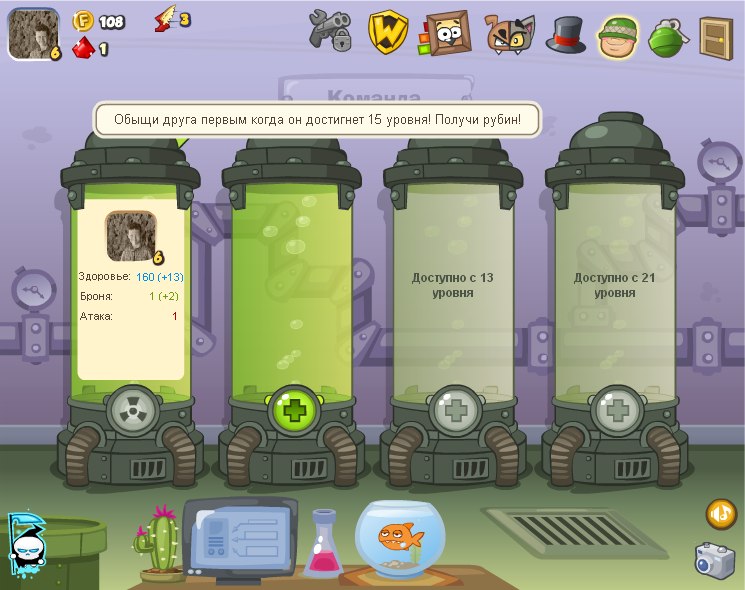Click the lightning energy icon
The image size is (745, 590).
[x=164, y=20]
